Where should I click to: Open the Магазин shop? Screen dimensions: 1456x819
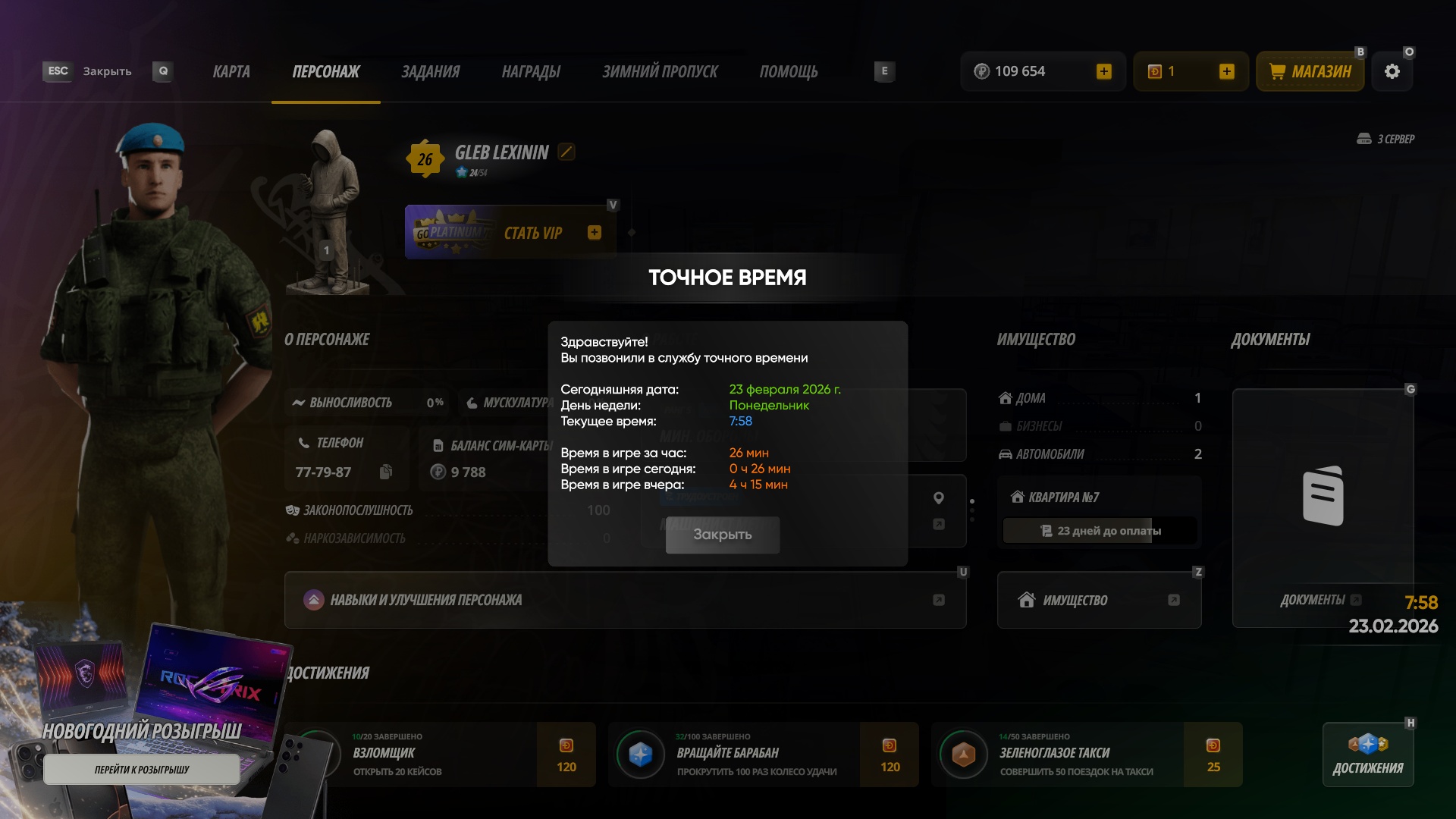pyautogui.click(x=1310, y=72)
